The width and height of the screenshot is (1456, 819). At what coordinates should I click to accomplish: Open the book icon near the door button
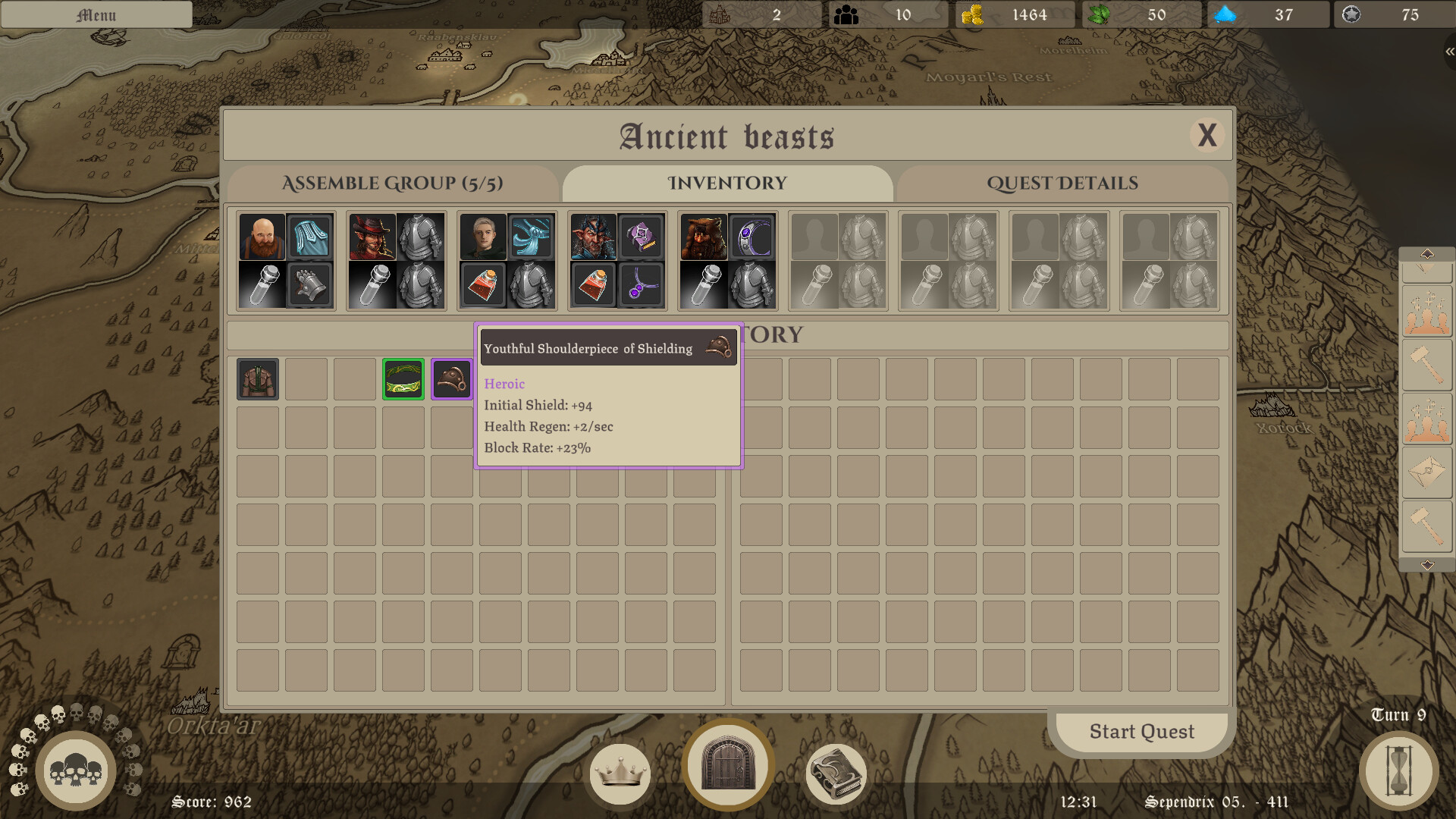click(834, 773)
